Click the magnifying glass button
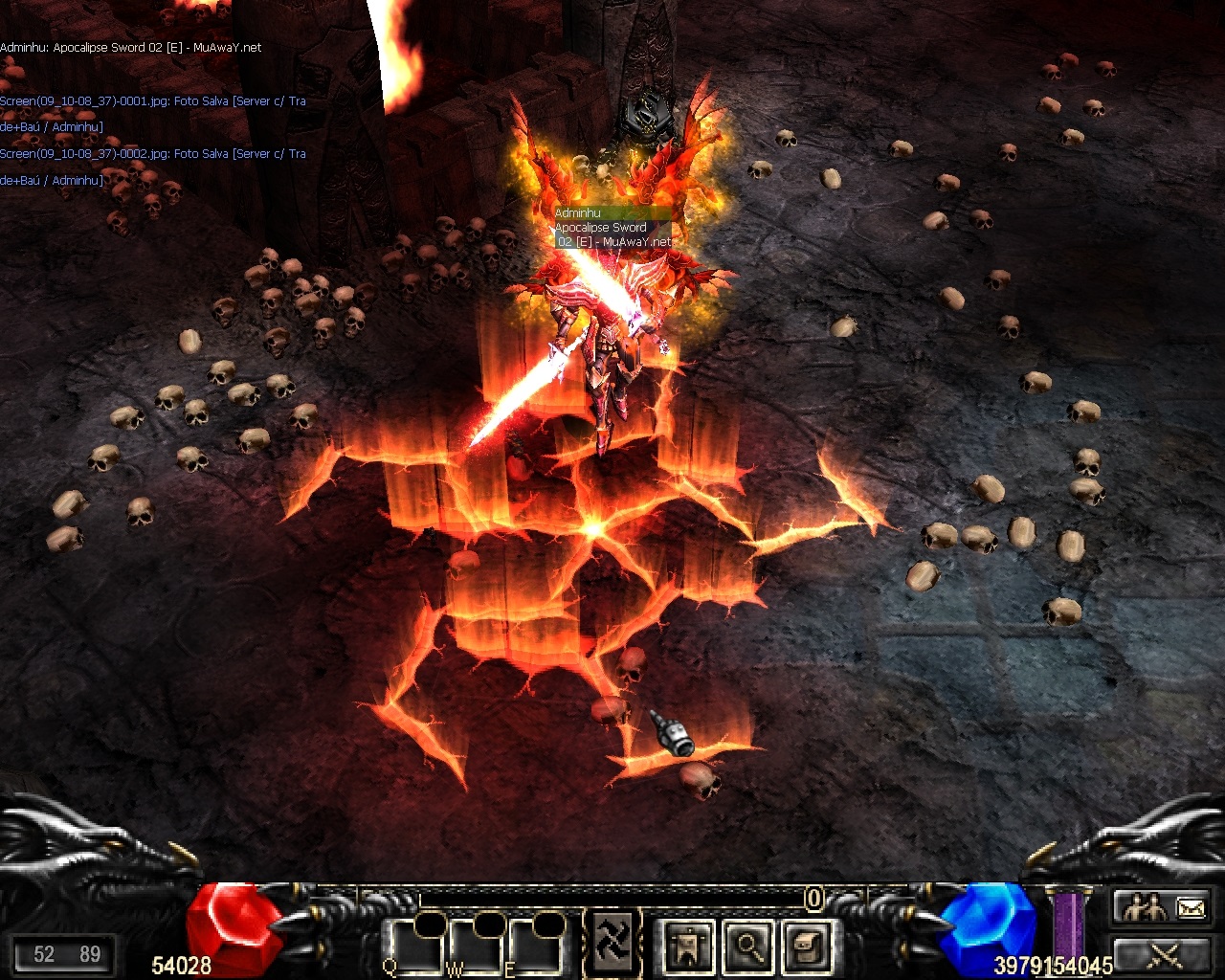The height and width of the screenshot is (980, 1225). [748, 947]
